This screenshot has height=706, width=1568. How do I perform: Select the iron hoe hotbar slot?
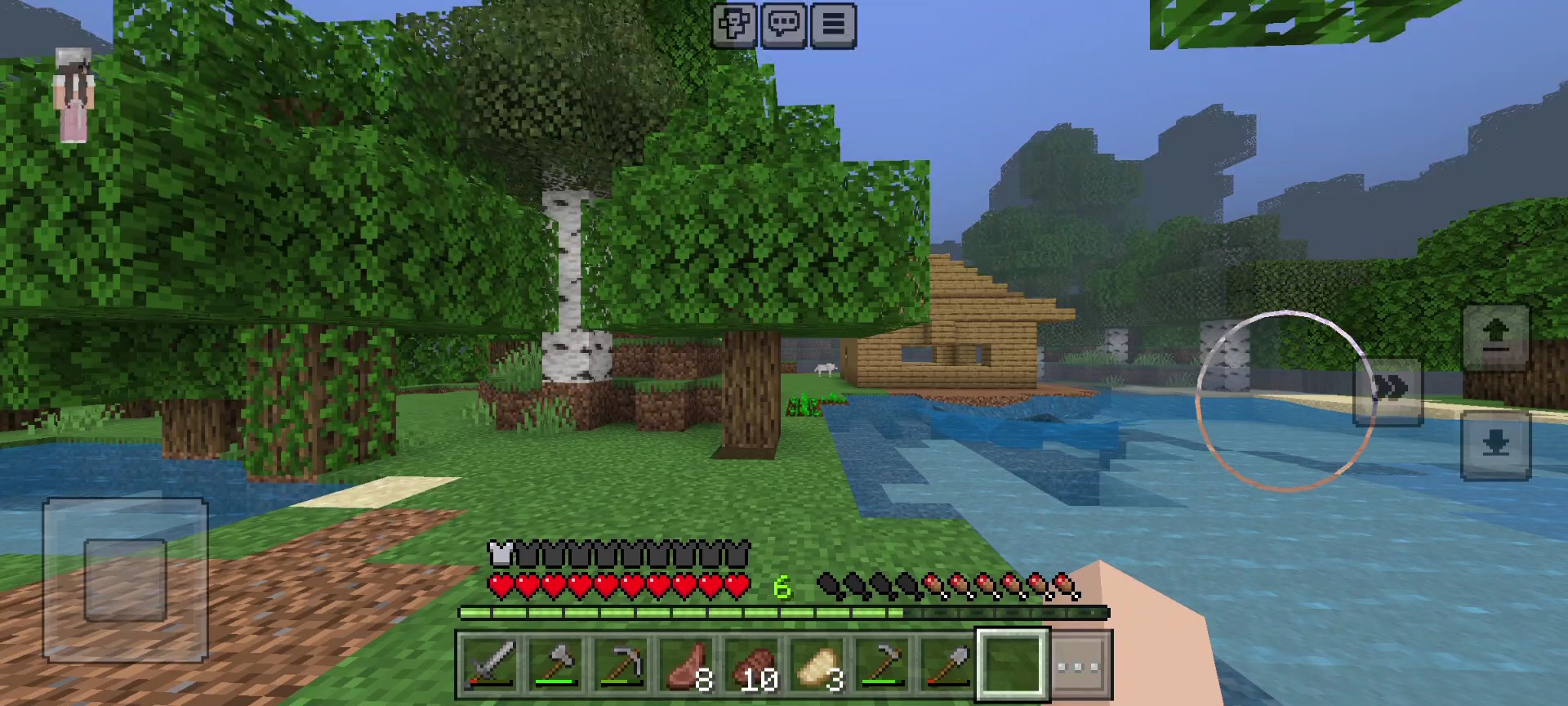click(882, 665)
